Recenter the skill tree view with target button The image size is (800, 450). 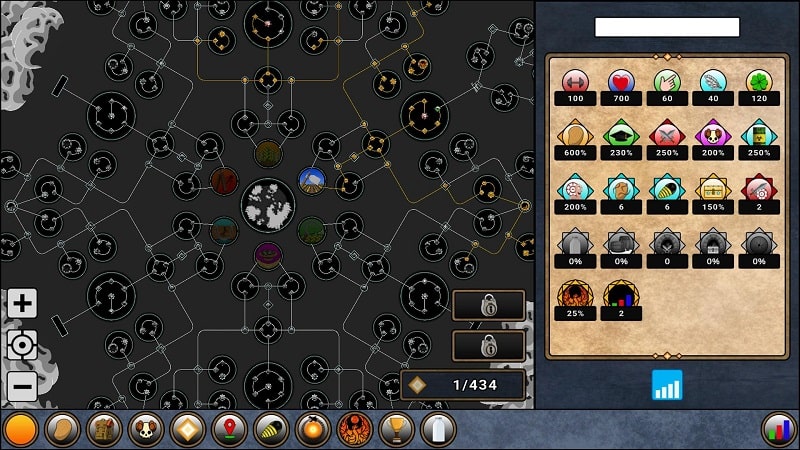(x=22, y=345)
